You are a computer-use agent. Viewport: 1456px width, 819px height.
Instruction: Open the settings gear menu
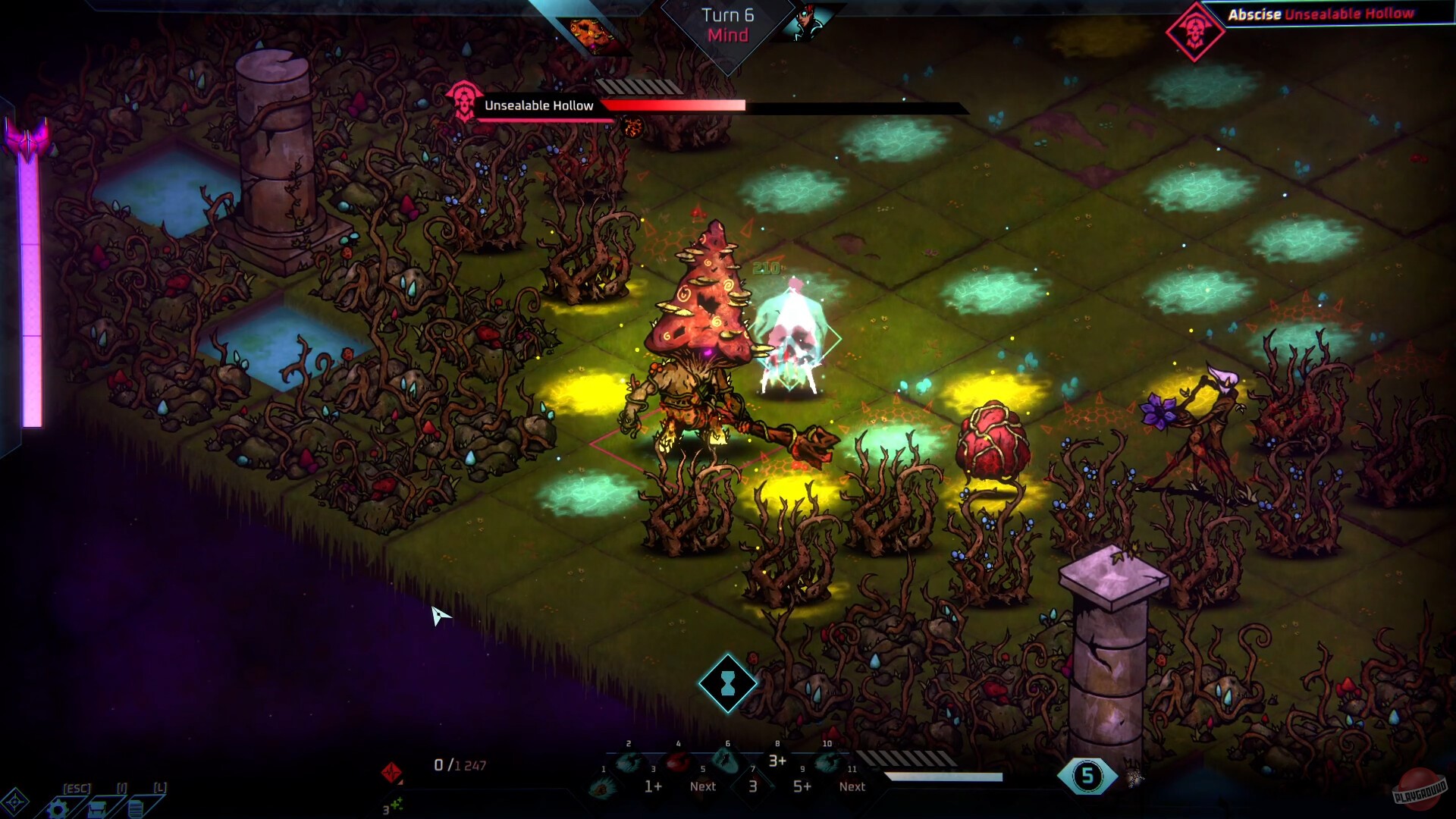(58, 808)
